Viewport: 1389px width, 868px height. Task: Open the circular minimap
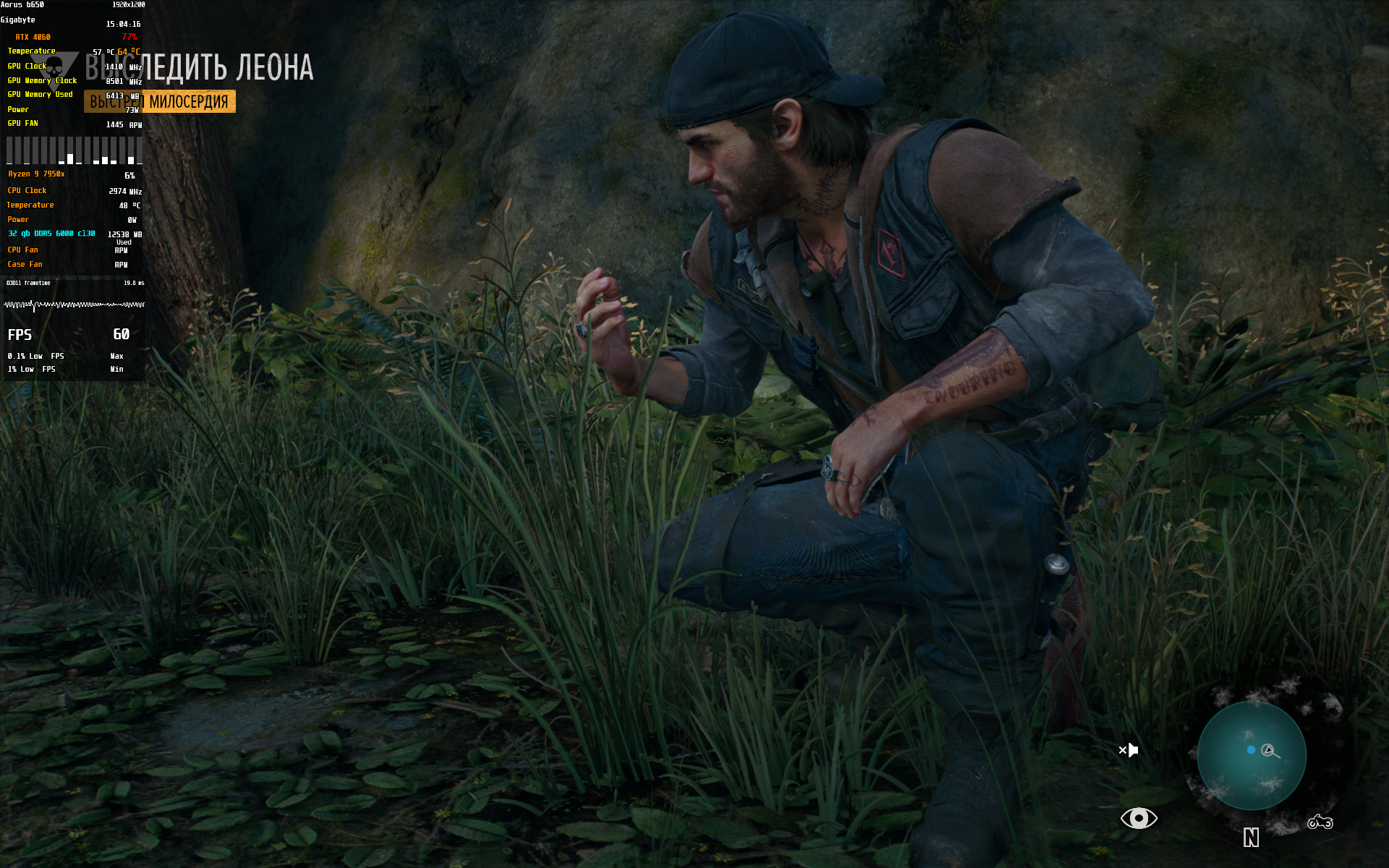(x=1251, y=754)
